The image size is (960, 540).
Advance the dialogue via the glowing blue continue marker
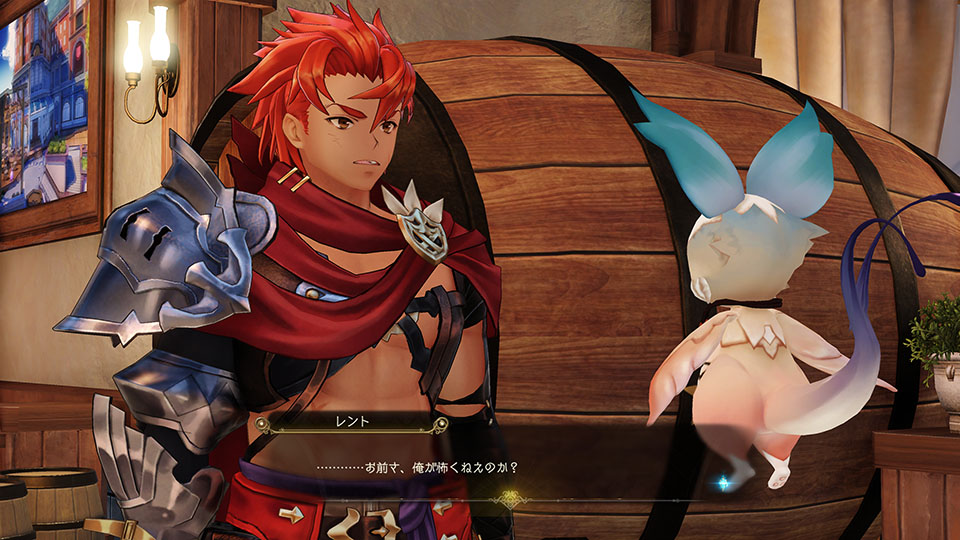(x=722, y=483)
